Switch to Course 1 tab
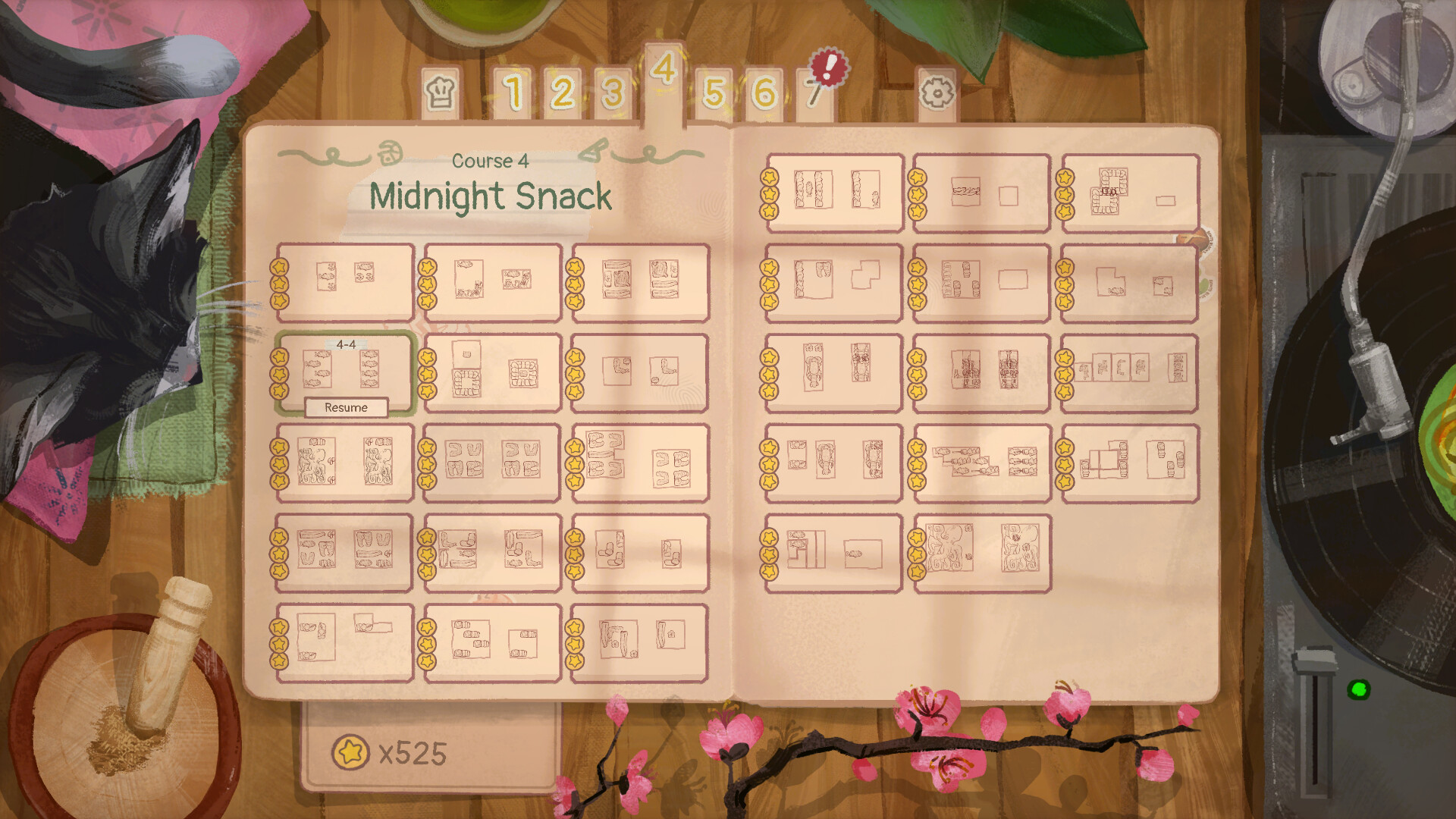This screenshot has width=1456, height=819. click(516, 93)
